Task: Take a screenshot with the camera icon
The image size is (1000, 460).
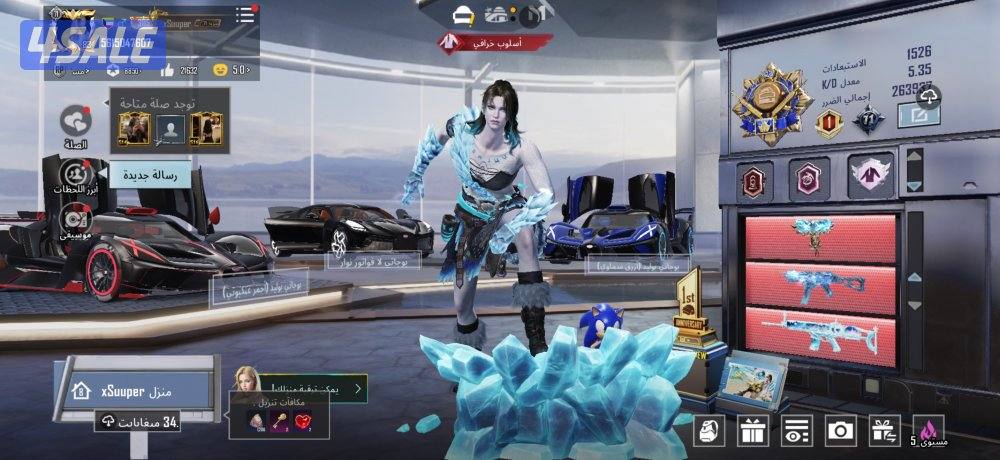Action: click(x=840, y=430)
